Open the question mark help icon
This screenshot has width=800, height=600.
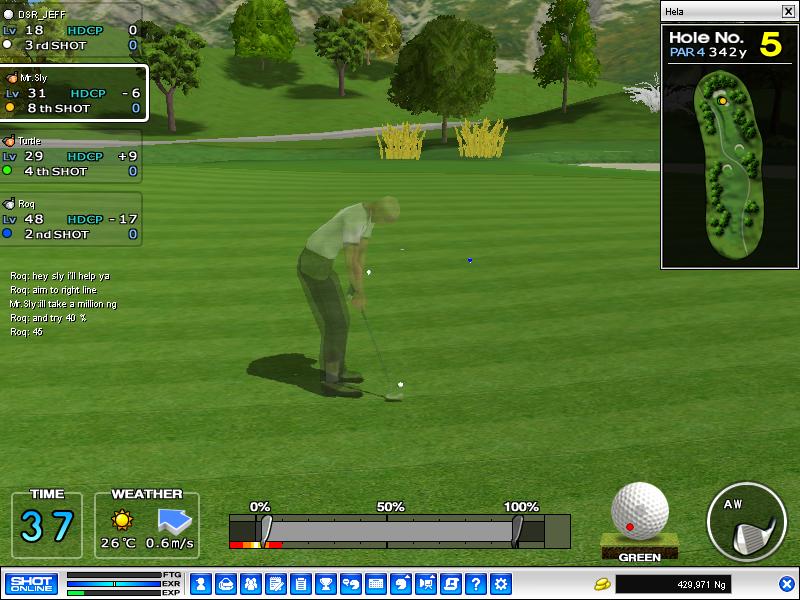pyautogui.click(x=476, y=583)
